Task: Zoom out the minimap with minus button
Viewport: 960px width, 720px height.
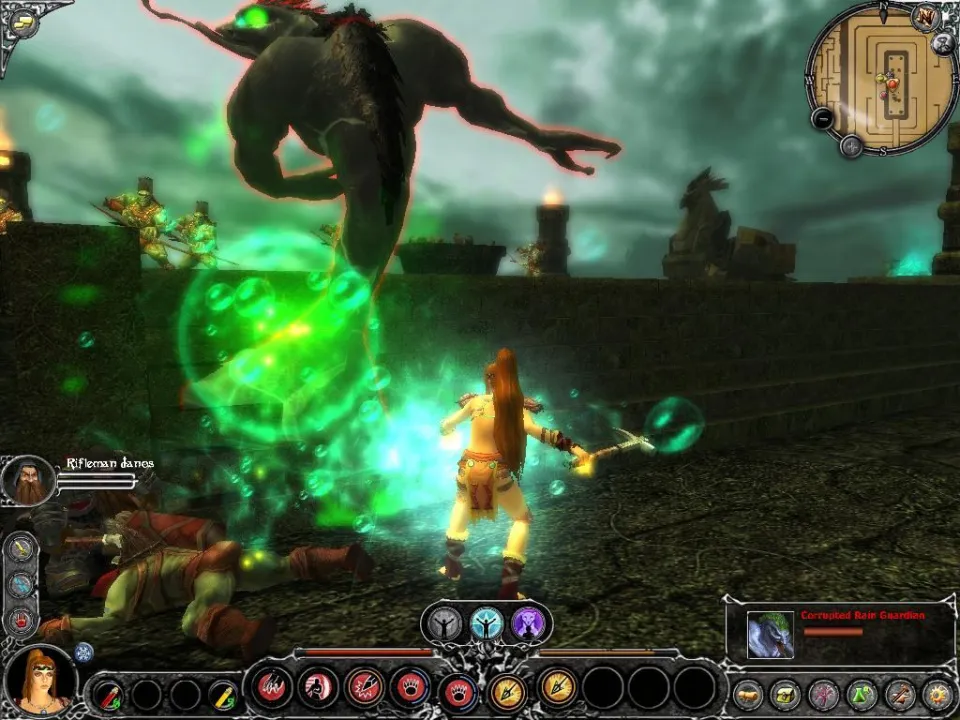Action: 823,118
